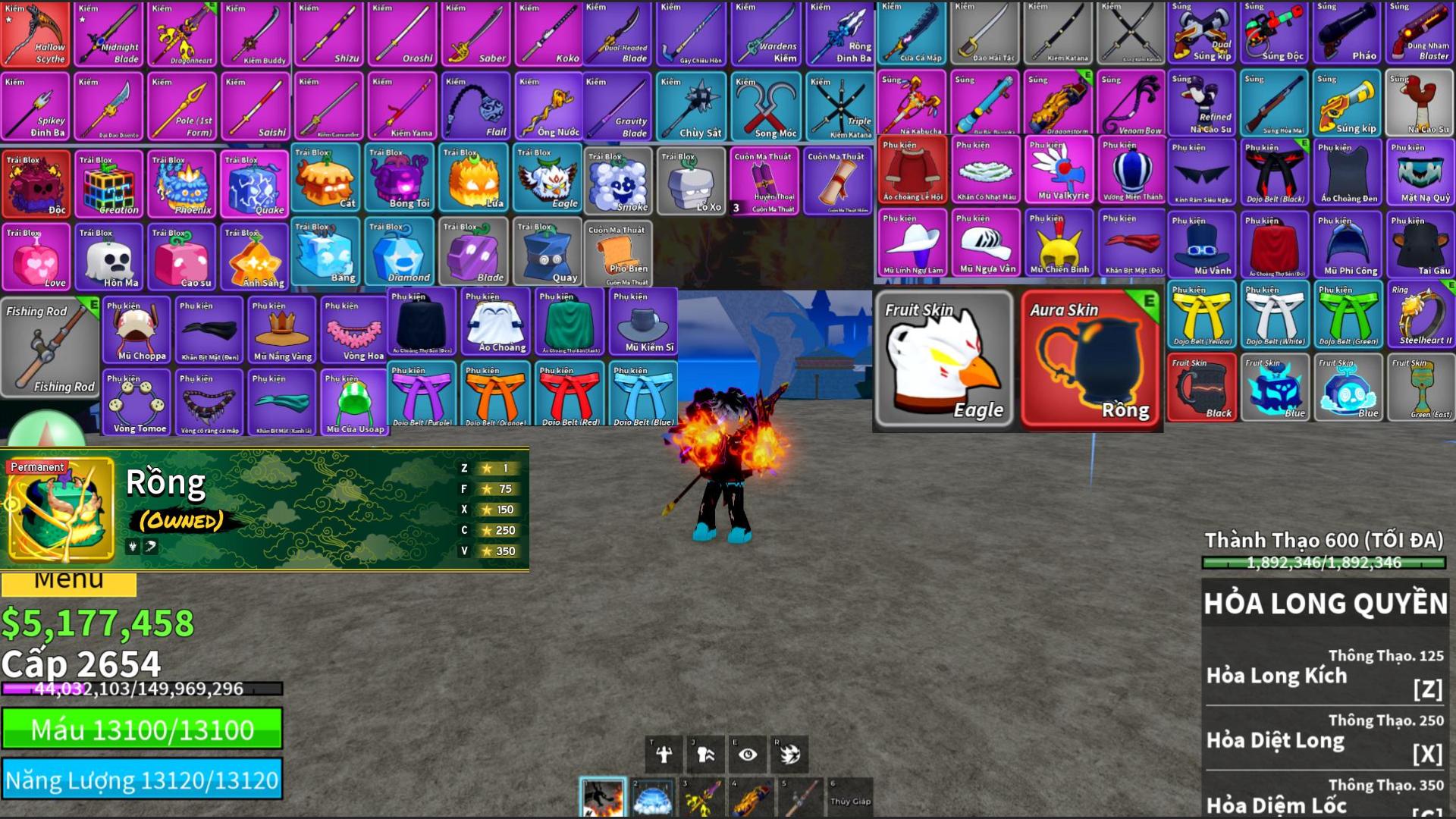Select the Rồng aura skin card
This screenshot has width=1456, height=819.
click(1091, 359)
